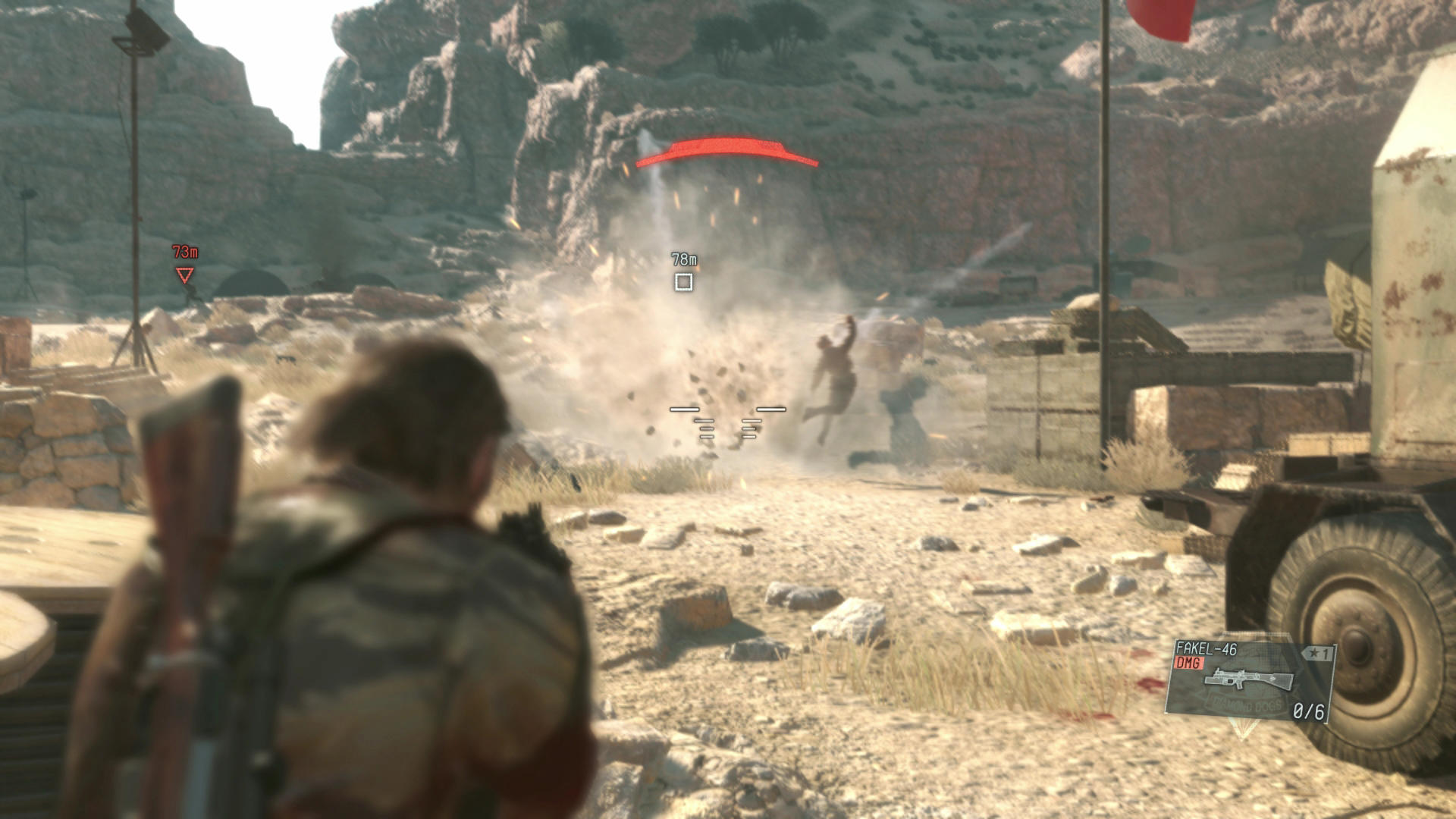Toggle the 73m distance label
Screen dimensions: 1456x819
(184, 252)
